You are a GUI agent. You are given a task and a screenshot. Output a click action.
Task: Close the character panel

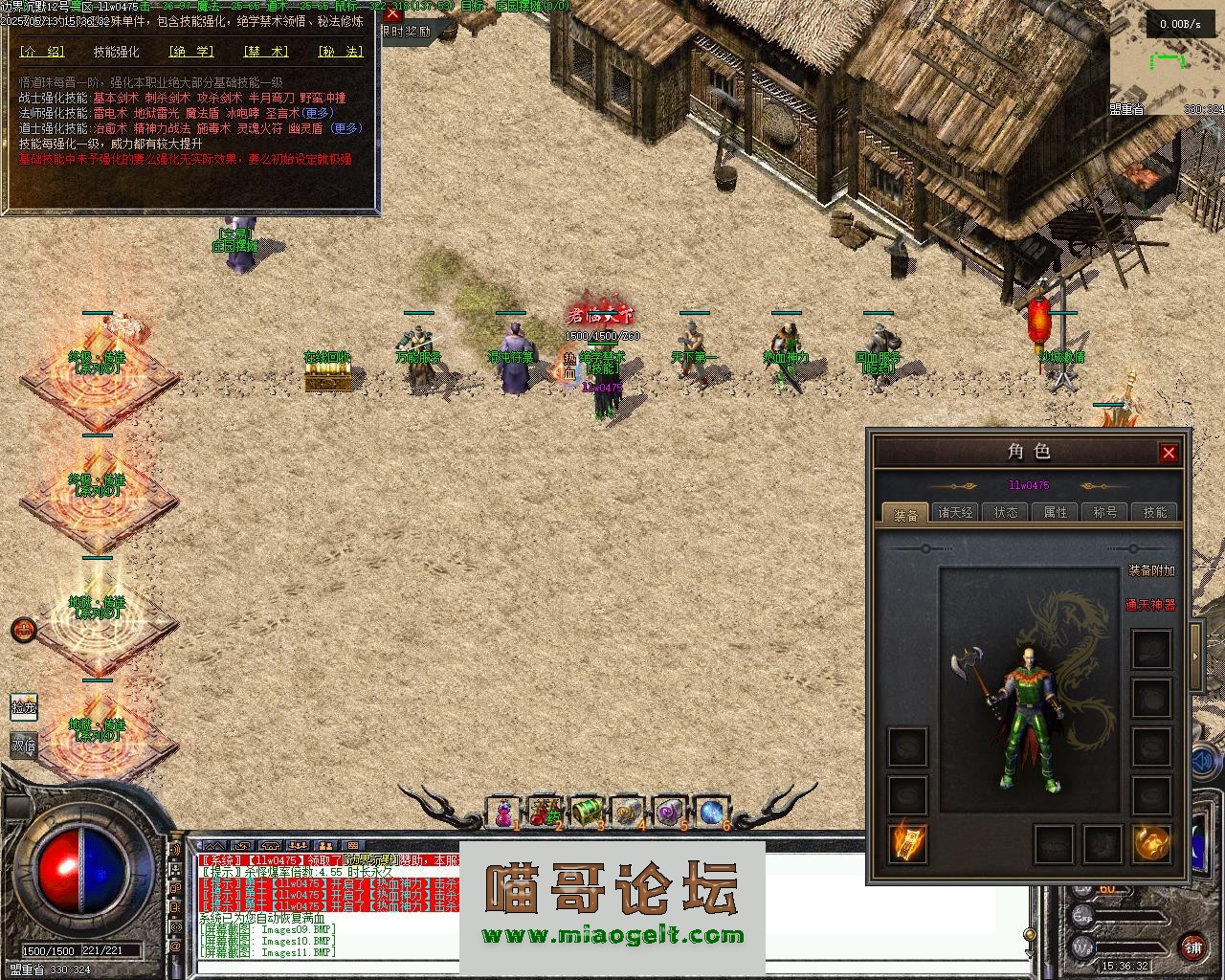pos(1169,453)
